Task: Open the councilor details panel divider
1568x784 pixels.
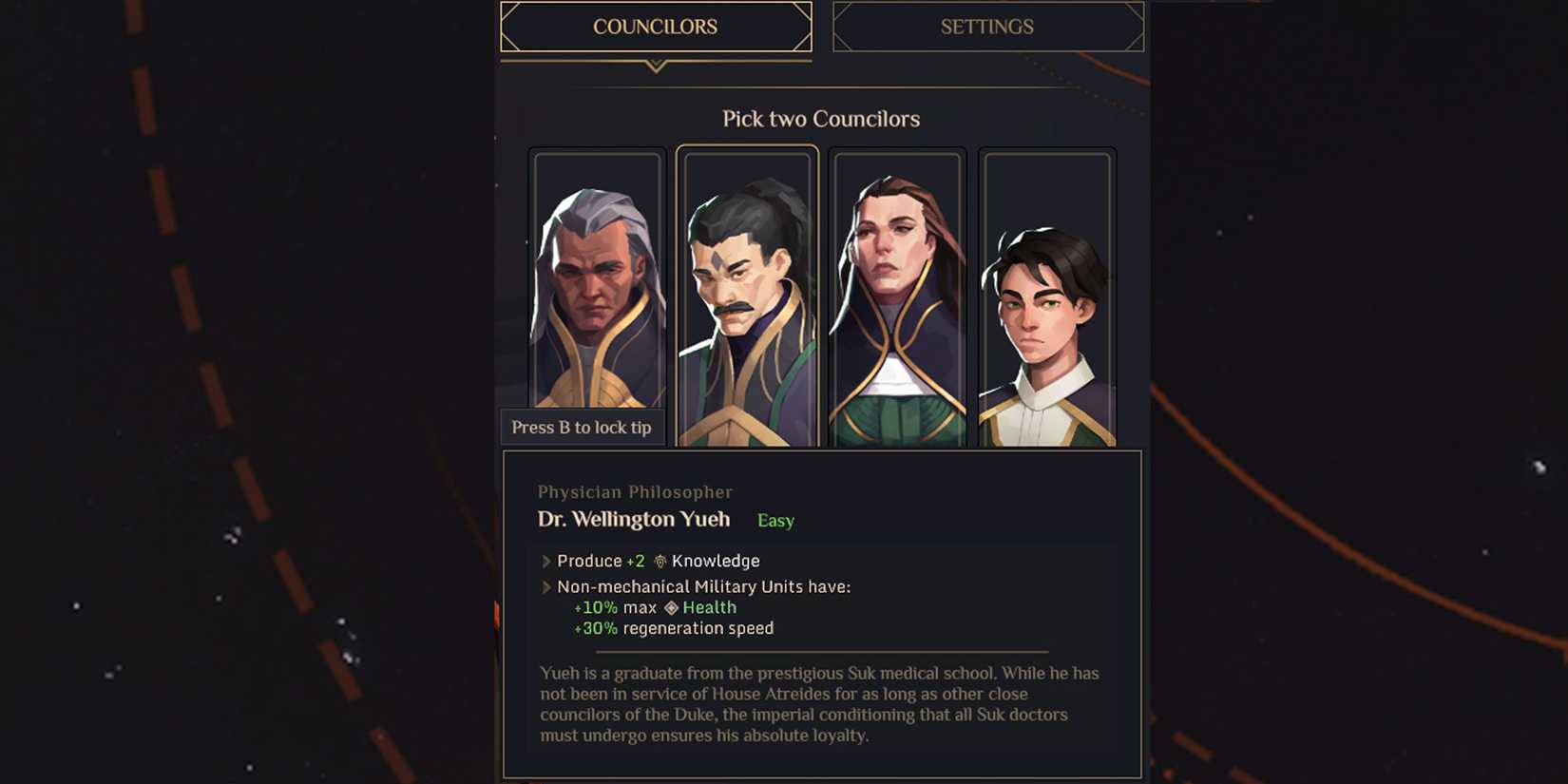Action: (820, 651)
